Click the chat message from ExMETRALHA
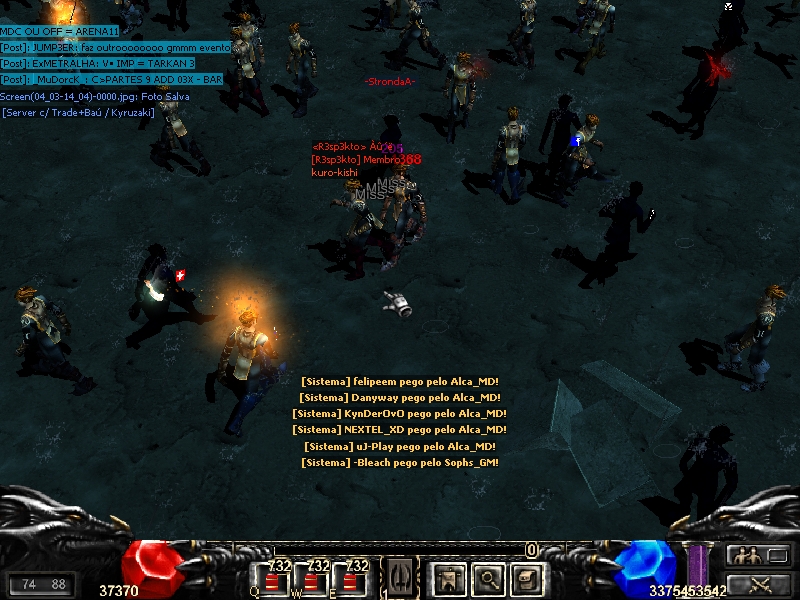Viewport: 800px width, 600px height. pyautogui.click(x=98, y=63)
